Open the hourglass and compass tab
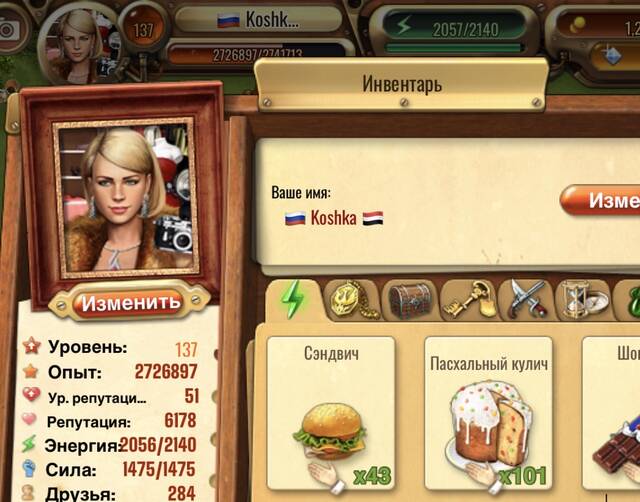 click(x=582, y=299)
